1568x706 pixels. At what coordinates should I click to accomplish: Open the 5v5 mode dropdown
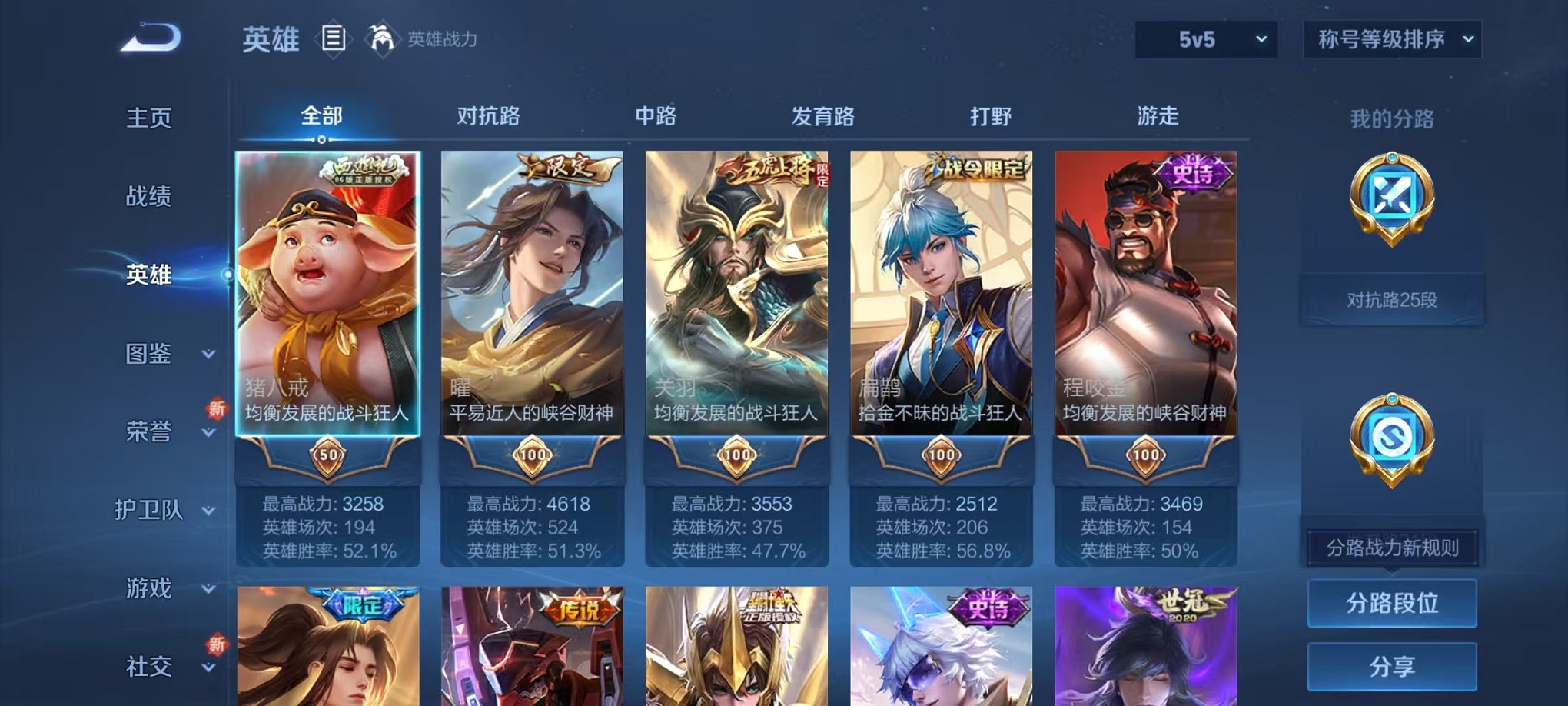[x=1204, y=38]
